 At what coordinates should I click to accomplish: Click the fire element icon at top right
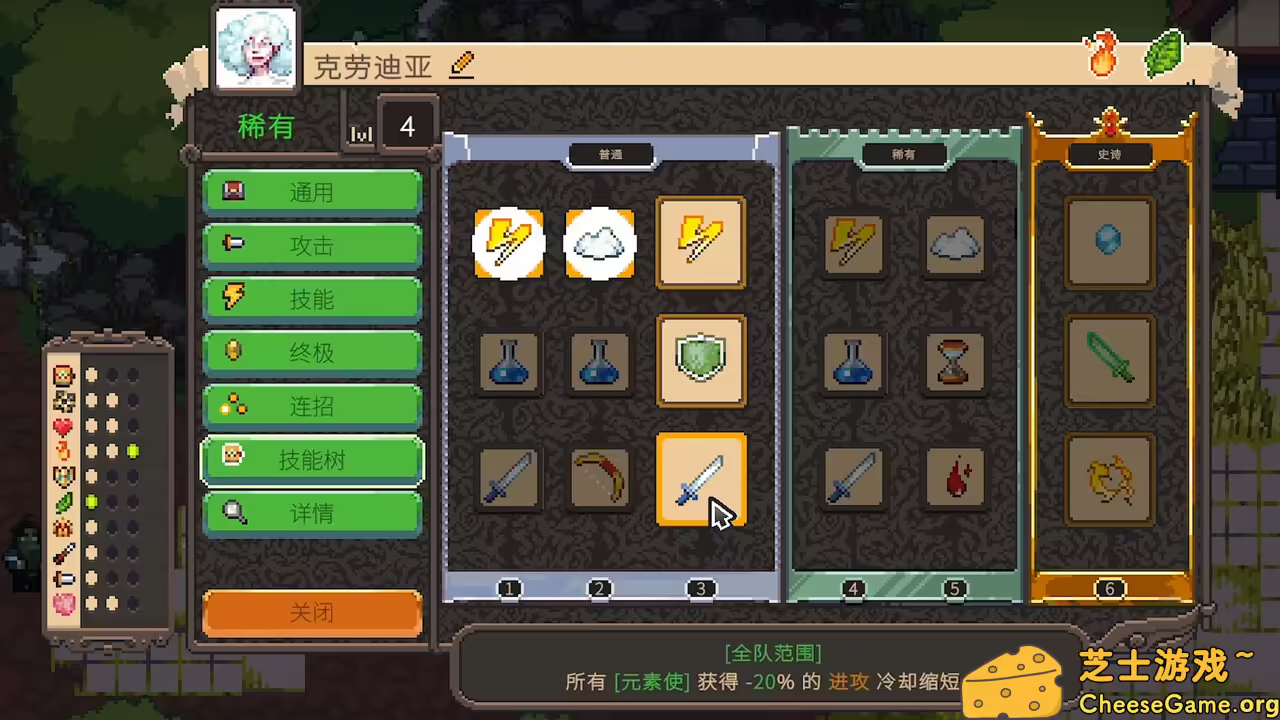(x=1102, y=55)
